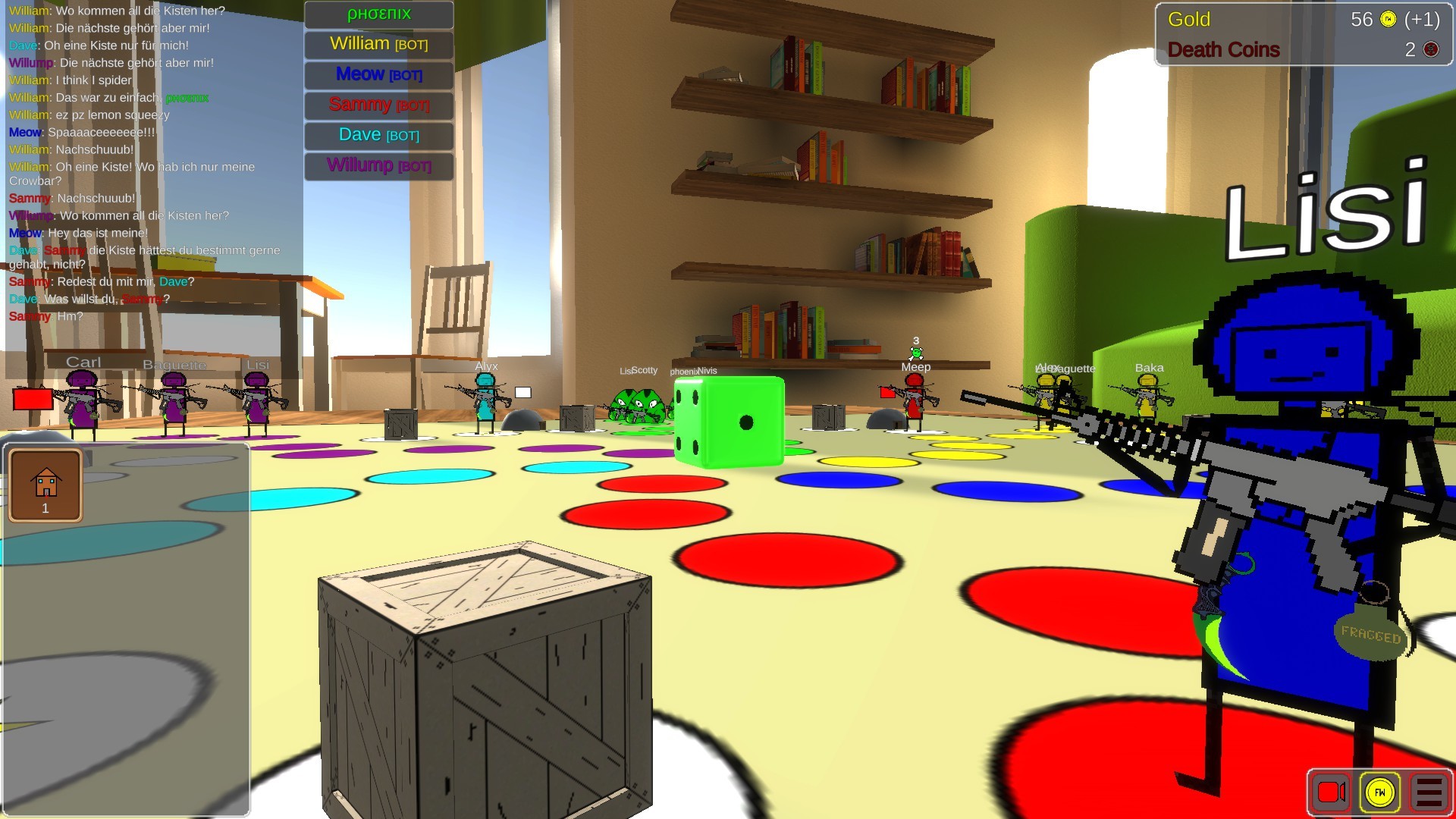Toggle Willump [BOT] in the player list
Image resolution: width=1456 pixels, height=819 pixels.
tap(378, 166)
